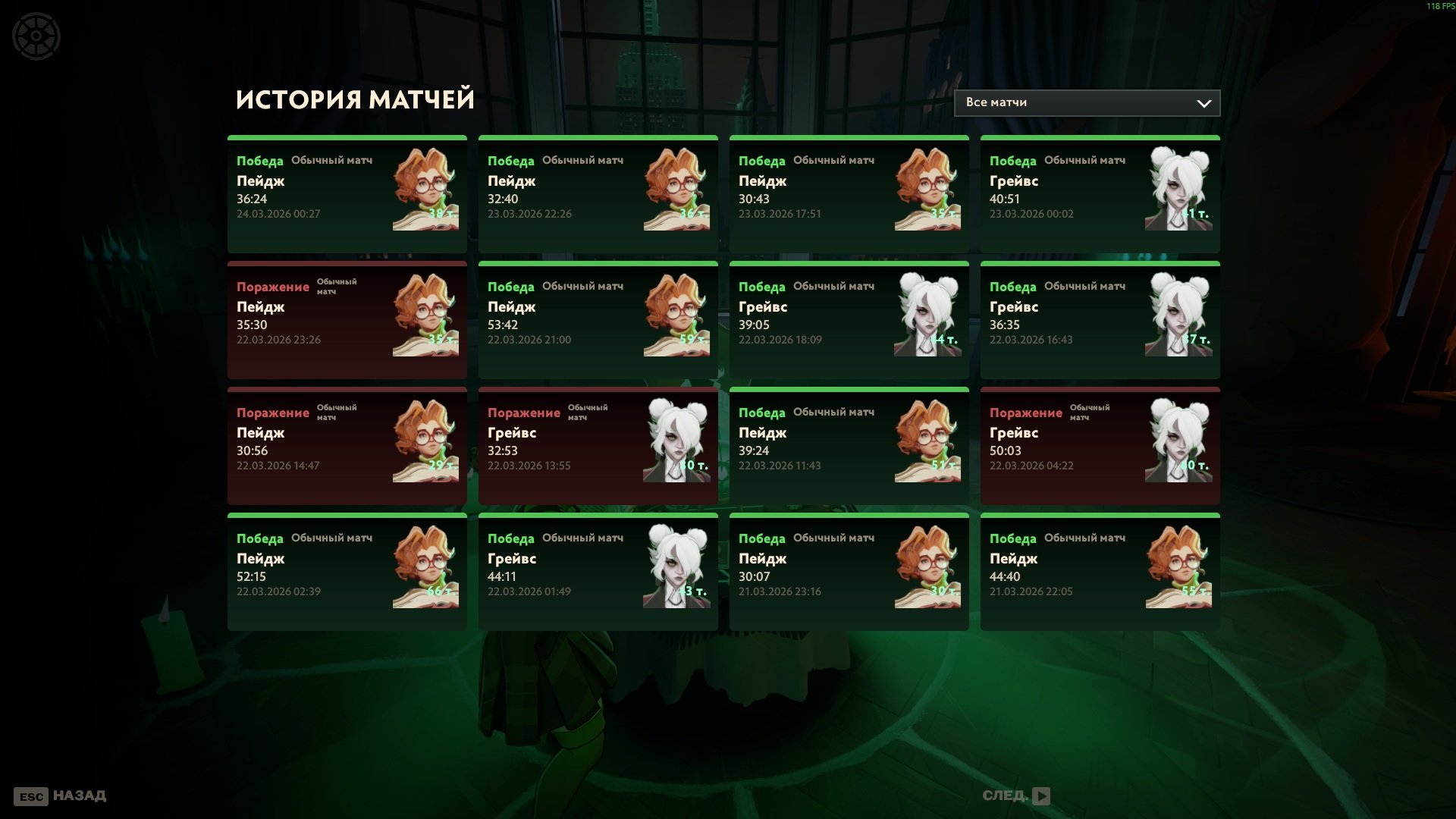Open the Пейдж victory lasting 39:24
The width and height of the screenshot is (1456, 819).
[849, 446]
